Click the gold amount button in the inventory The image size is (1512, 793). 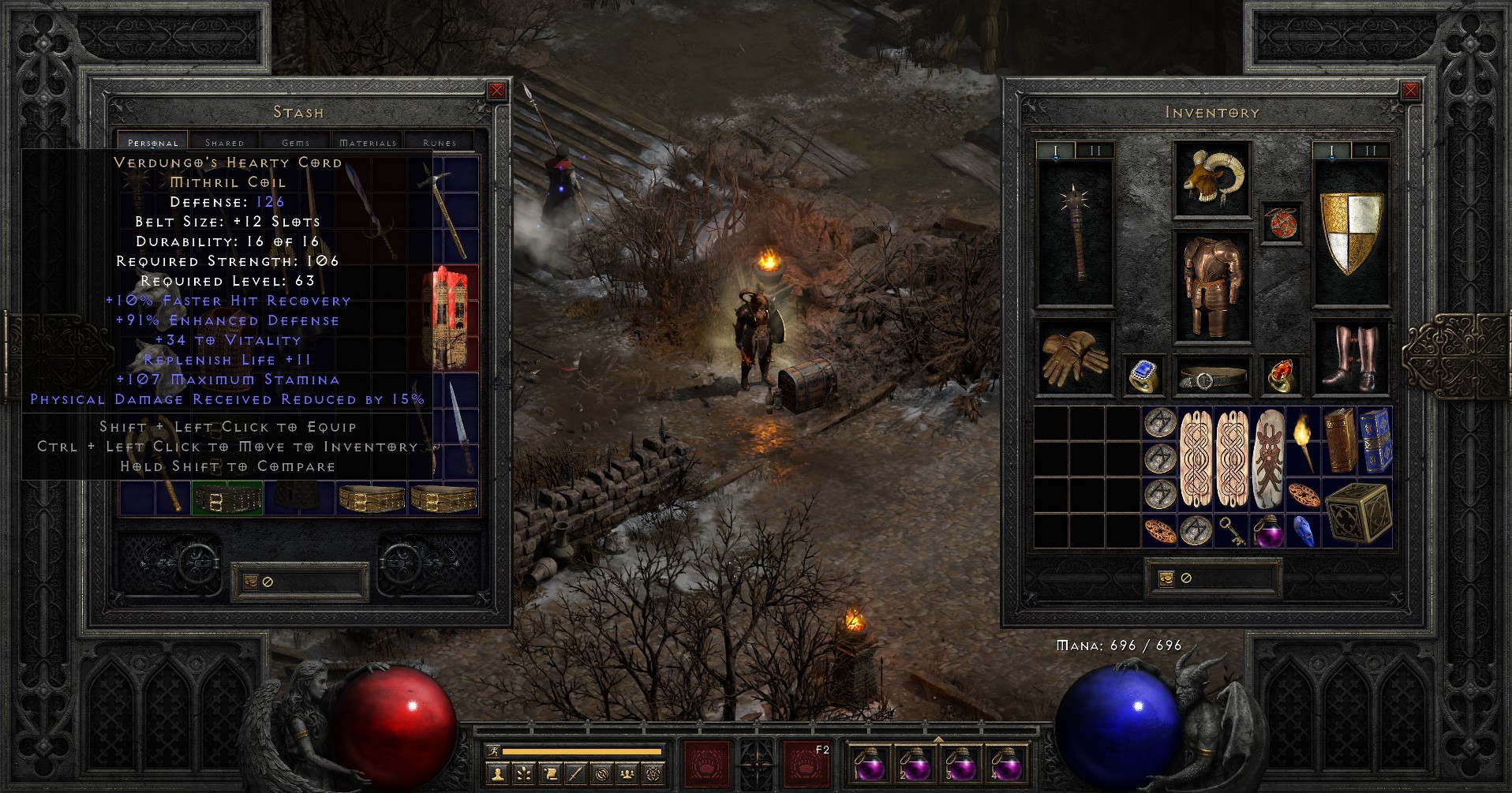tap(1166, 578)
